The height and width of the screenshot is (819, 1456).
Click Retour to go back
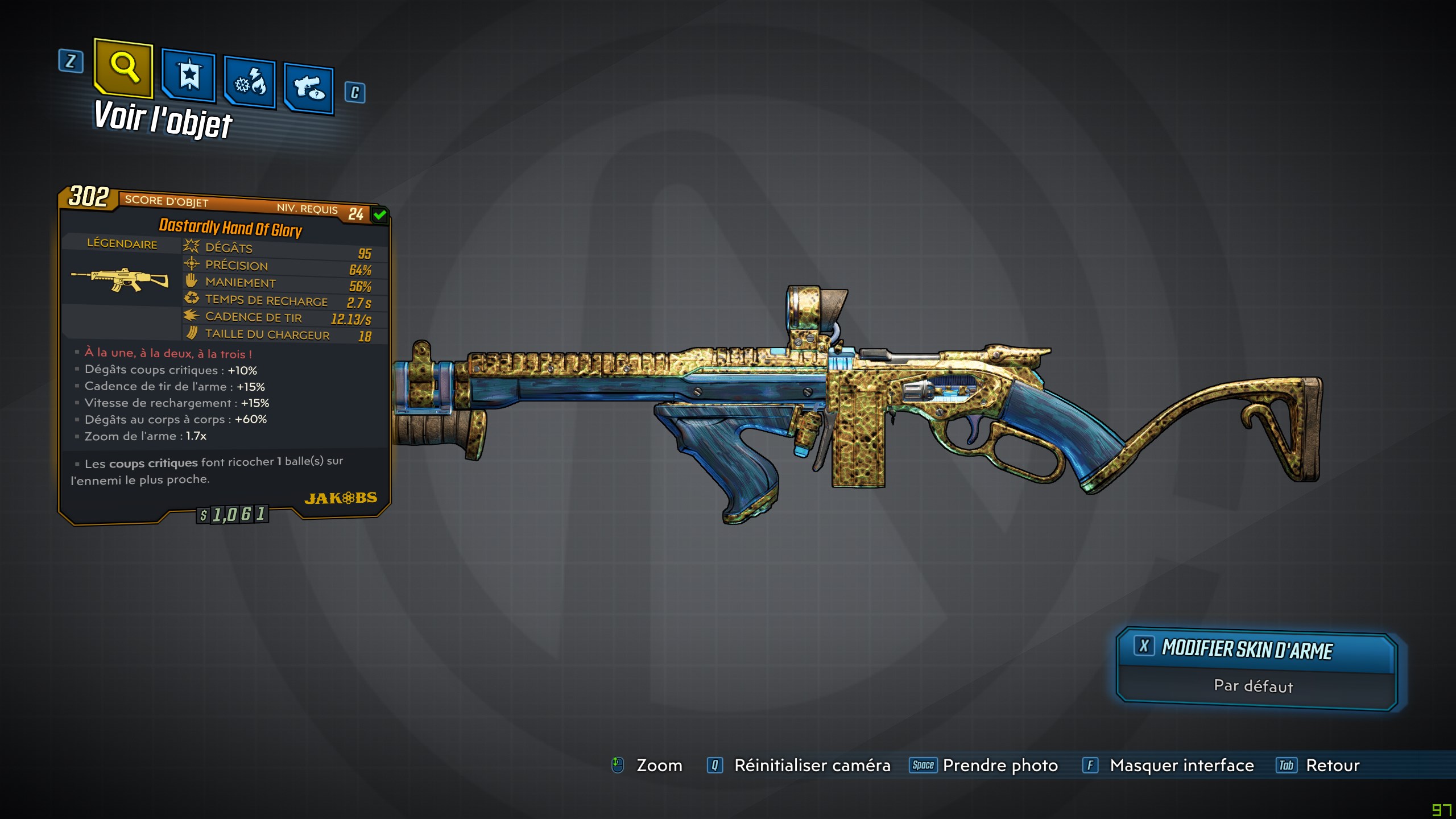pyautogui.click(x=1333, y=766)
